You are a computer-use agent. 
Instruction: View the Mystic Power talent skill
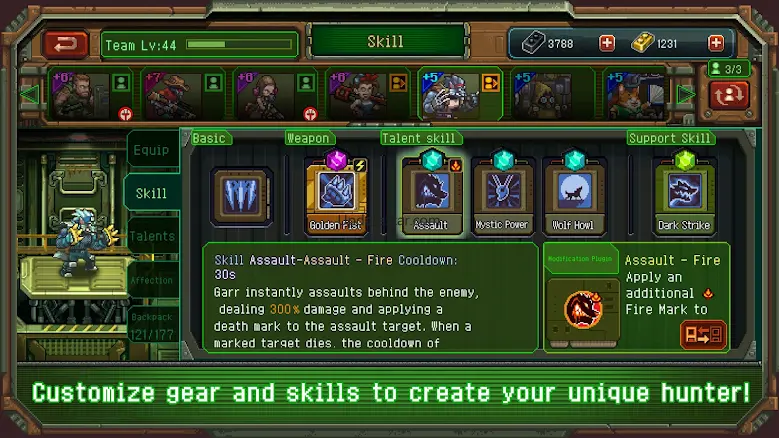502,192
